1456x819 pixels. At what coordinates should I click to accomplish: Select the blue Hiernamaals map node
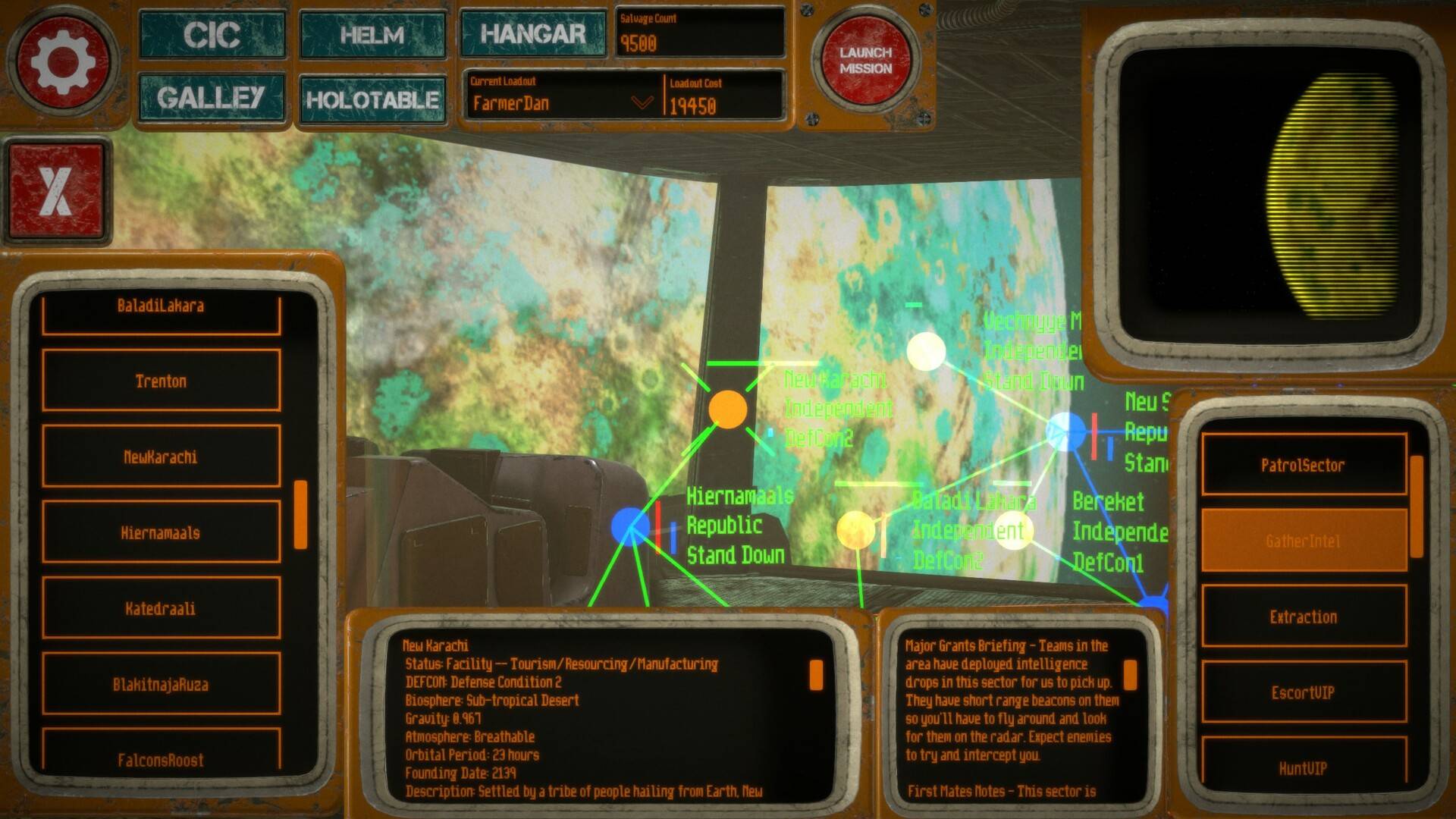[629, 526]
